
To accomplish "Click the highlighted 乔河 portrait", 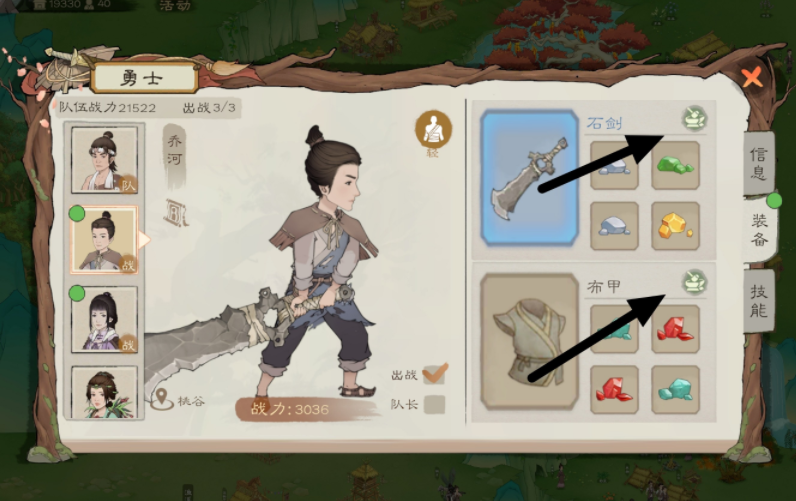I will pos(104,240).
